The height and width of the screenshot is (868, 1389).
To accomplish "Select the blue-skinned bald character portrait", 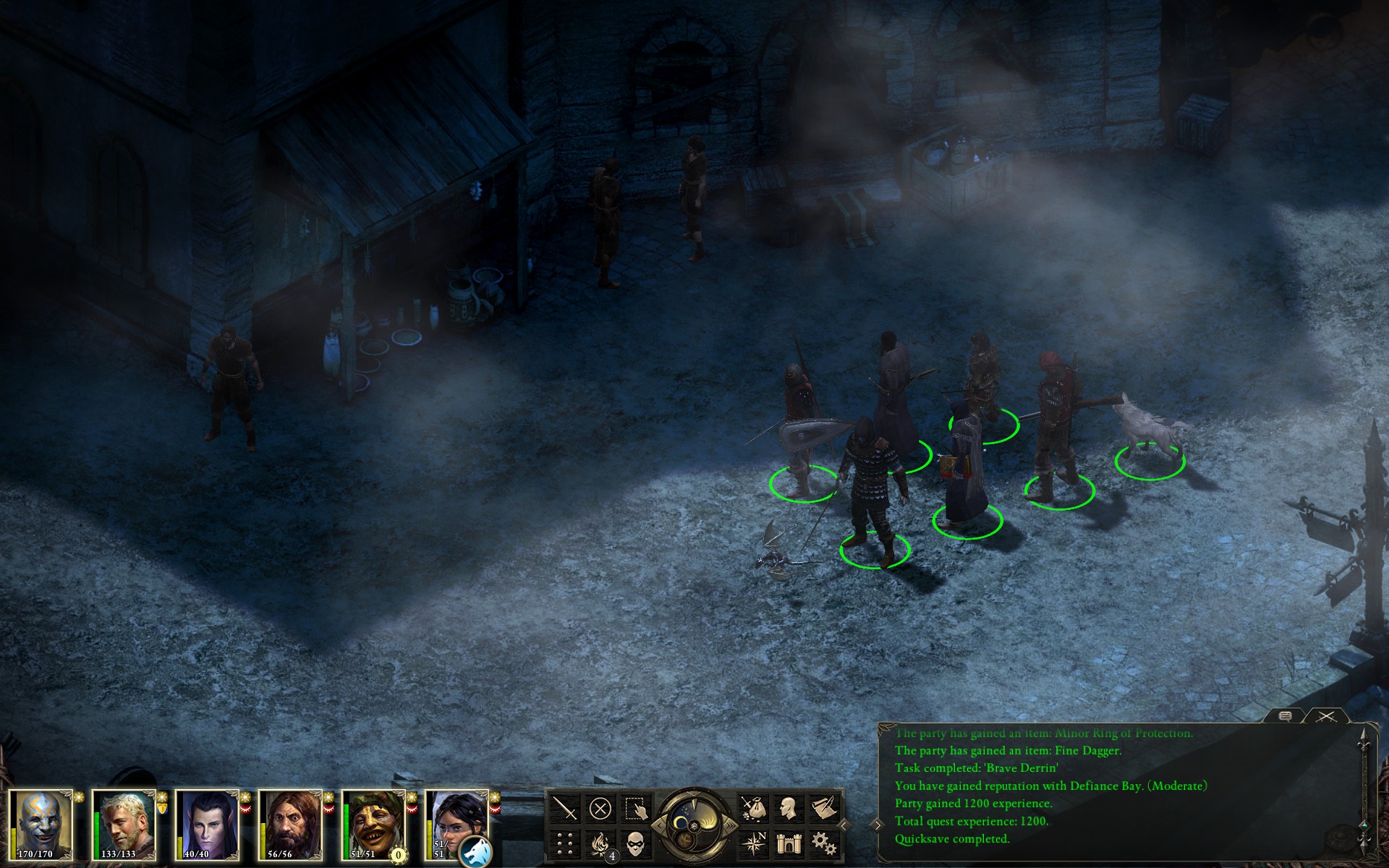I will (41, 824).
